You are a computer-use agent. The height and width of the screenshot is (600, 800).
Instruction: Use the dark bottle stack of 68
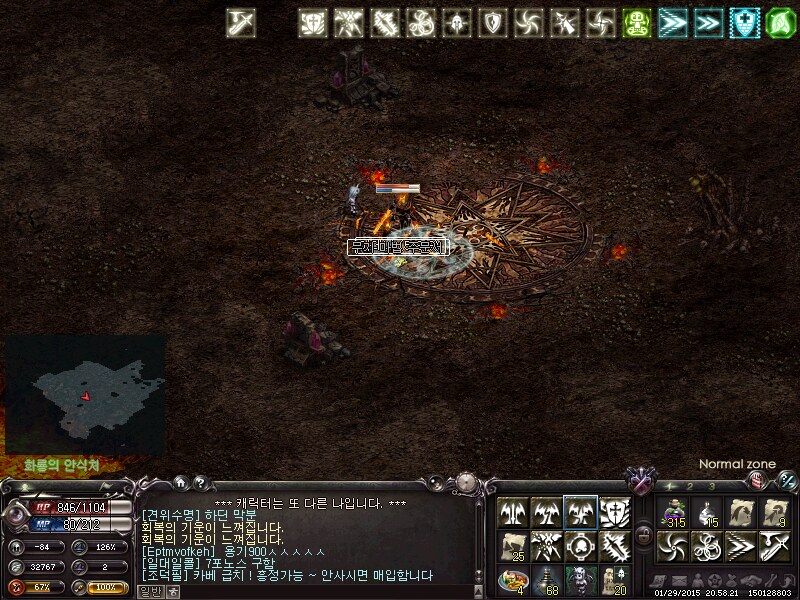pyautogui.click(x=546, y=579)
